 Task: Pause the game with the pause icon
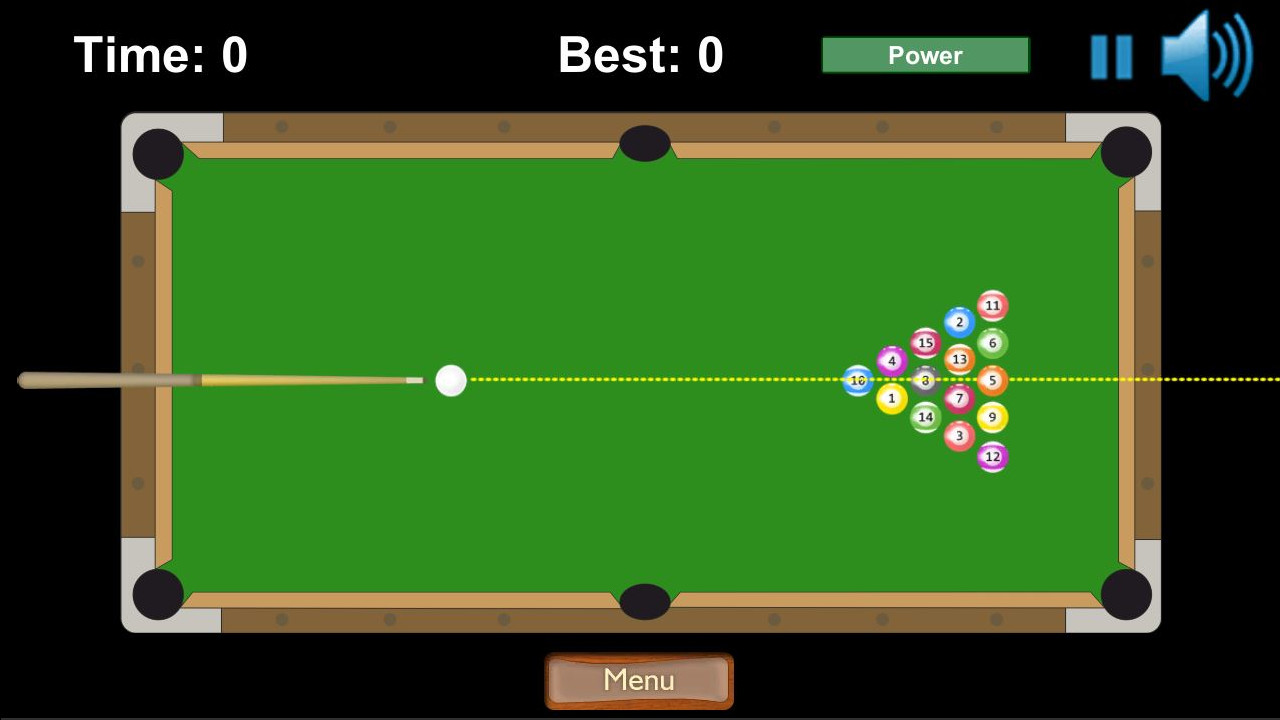tap(1111, 55)
